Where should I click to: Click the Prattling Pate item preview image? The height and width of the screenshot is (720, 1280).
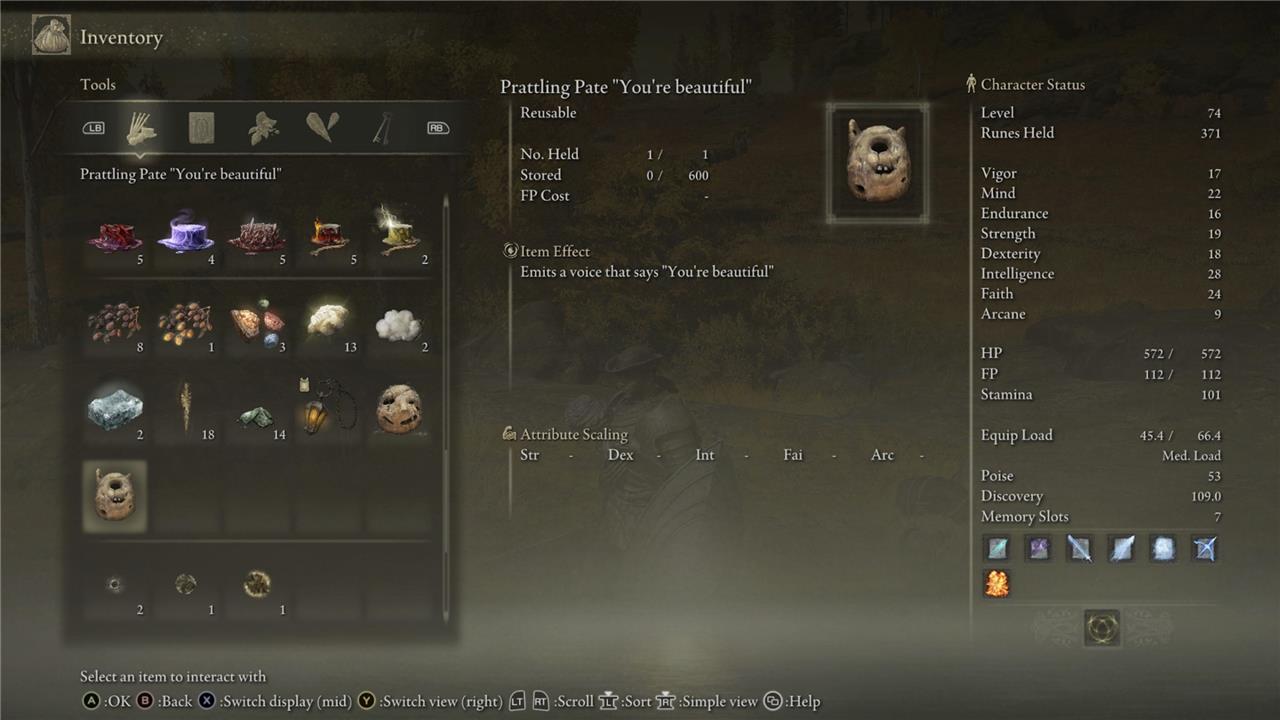(x=877, y=162)
